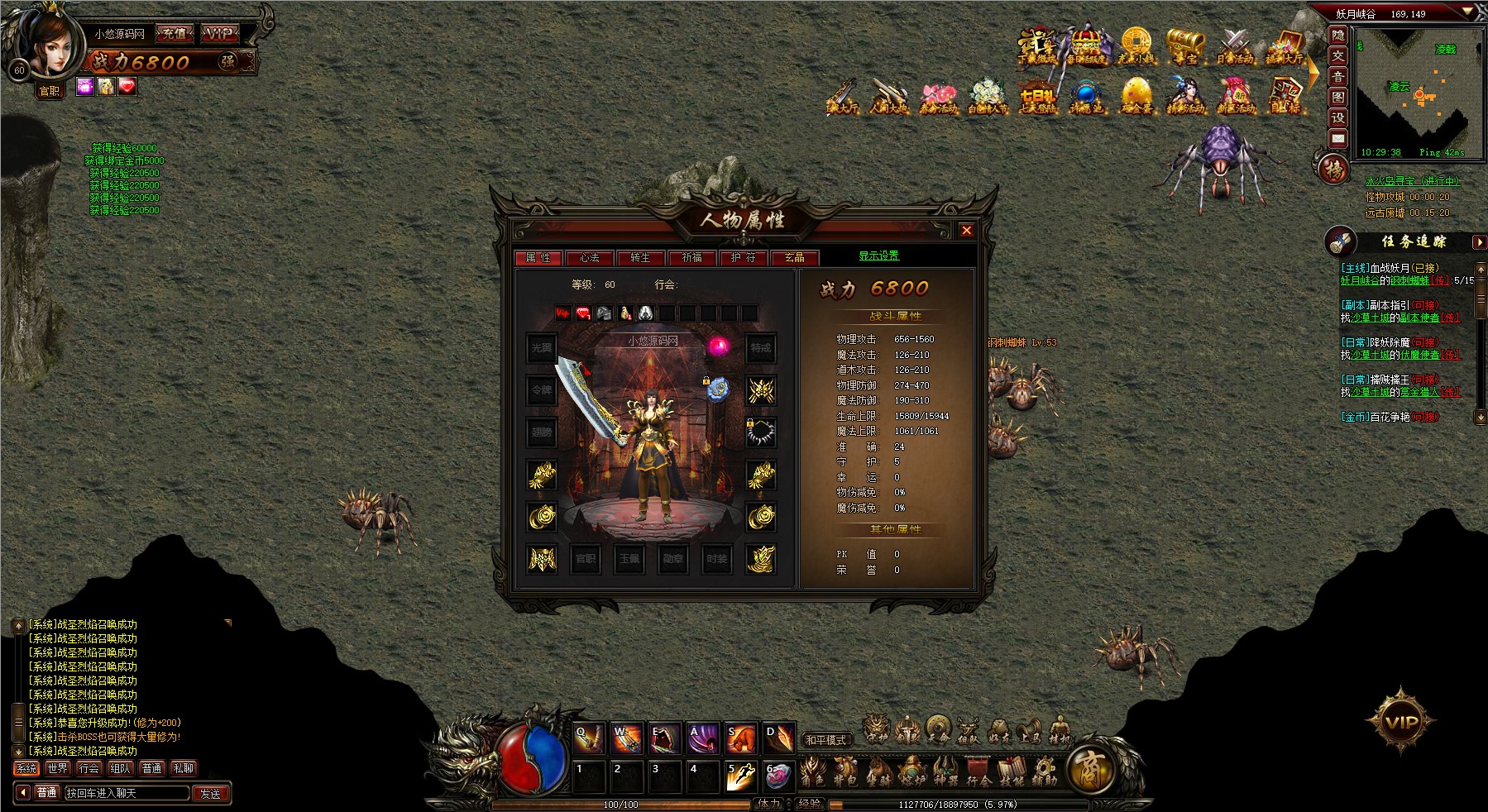Open the 官职 rank button under portrait
This screenshot has height=812, width=1488.
coord(50,91)
